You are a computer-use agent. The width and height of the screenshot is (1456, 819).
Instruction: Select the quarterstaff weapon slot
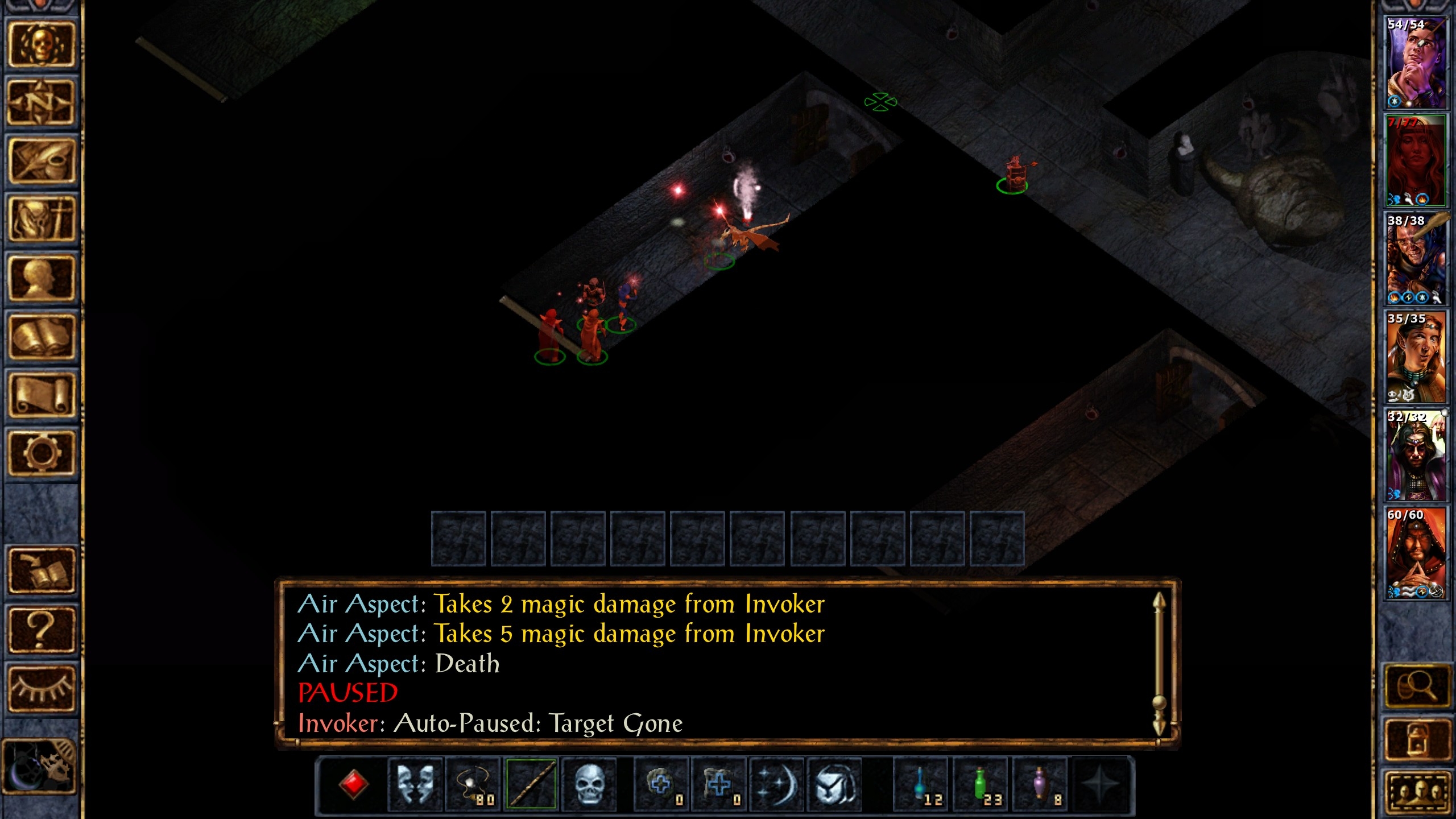[531, 785]
